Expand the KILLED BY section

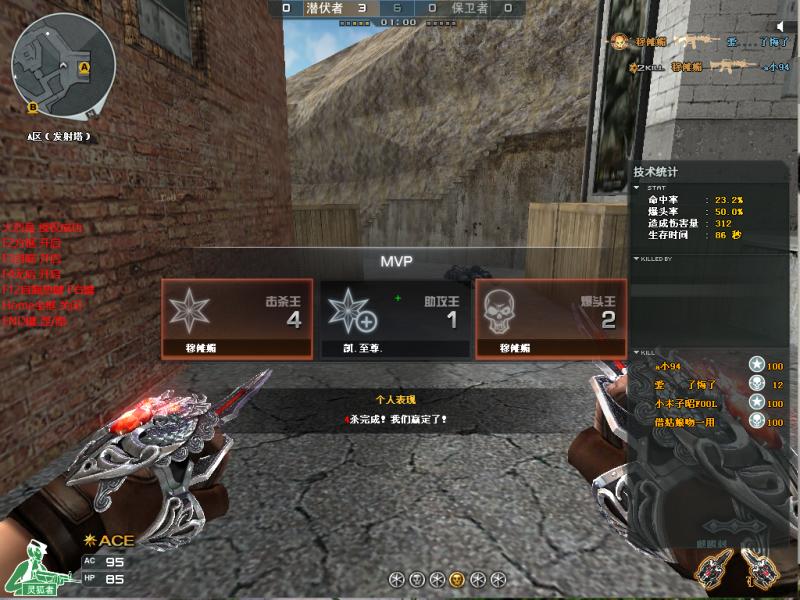[x=638, y=259]
